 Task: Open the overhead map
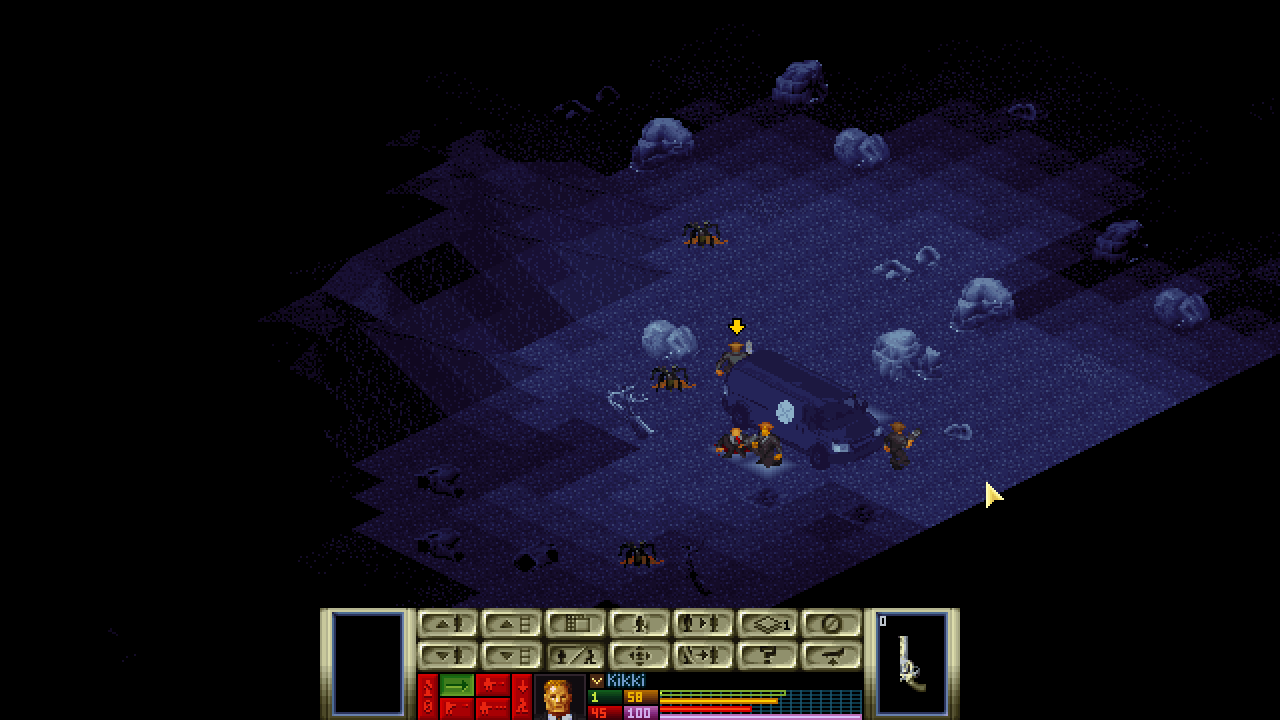coord(575,624)
